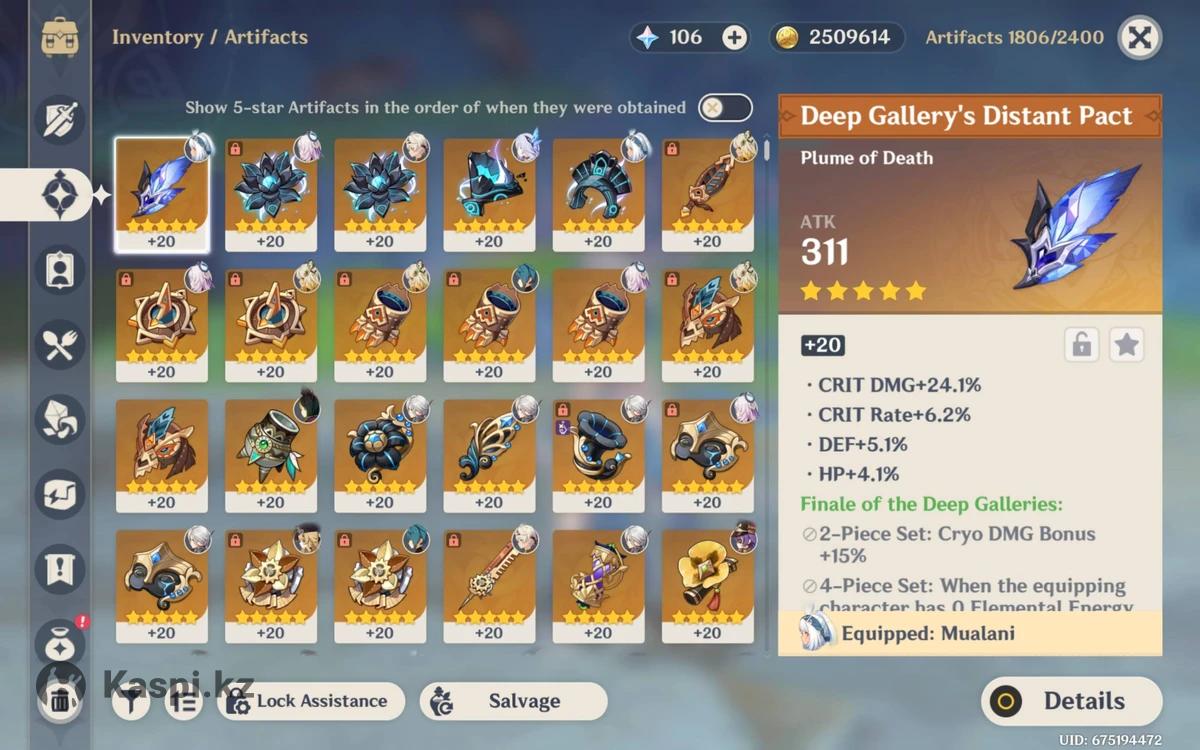Change the artifact sort order
The image size is (1200, 750).
pos(184,702)
